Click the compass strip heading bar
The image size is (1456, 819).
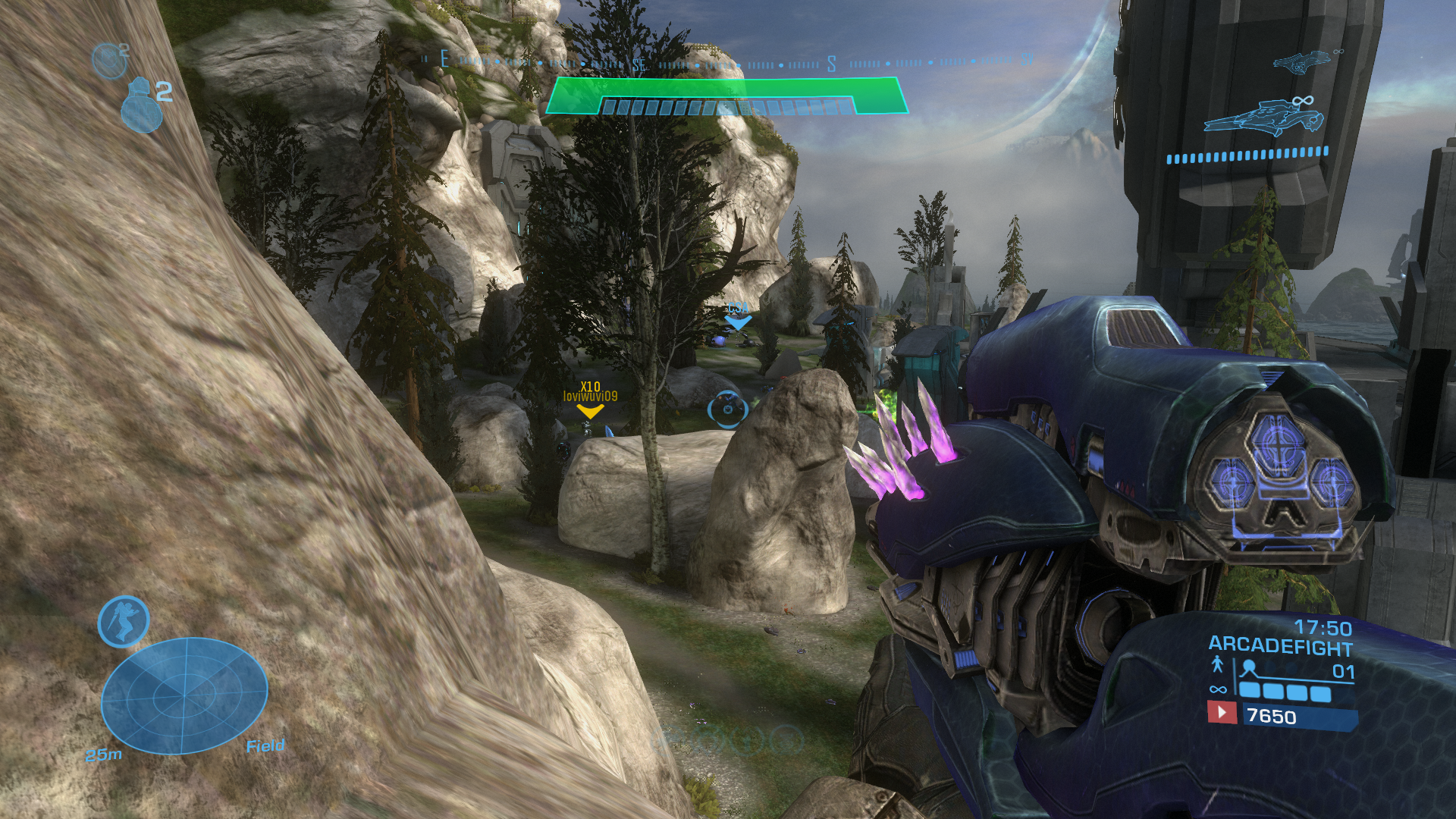click(728, 62)
